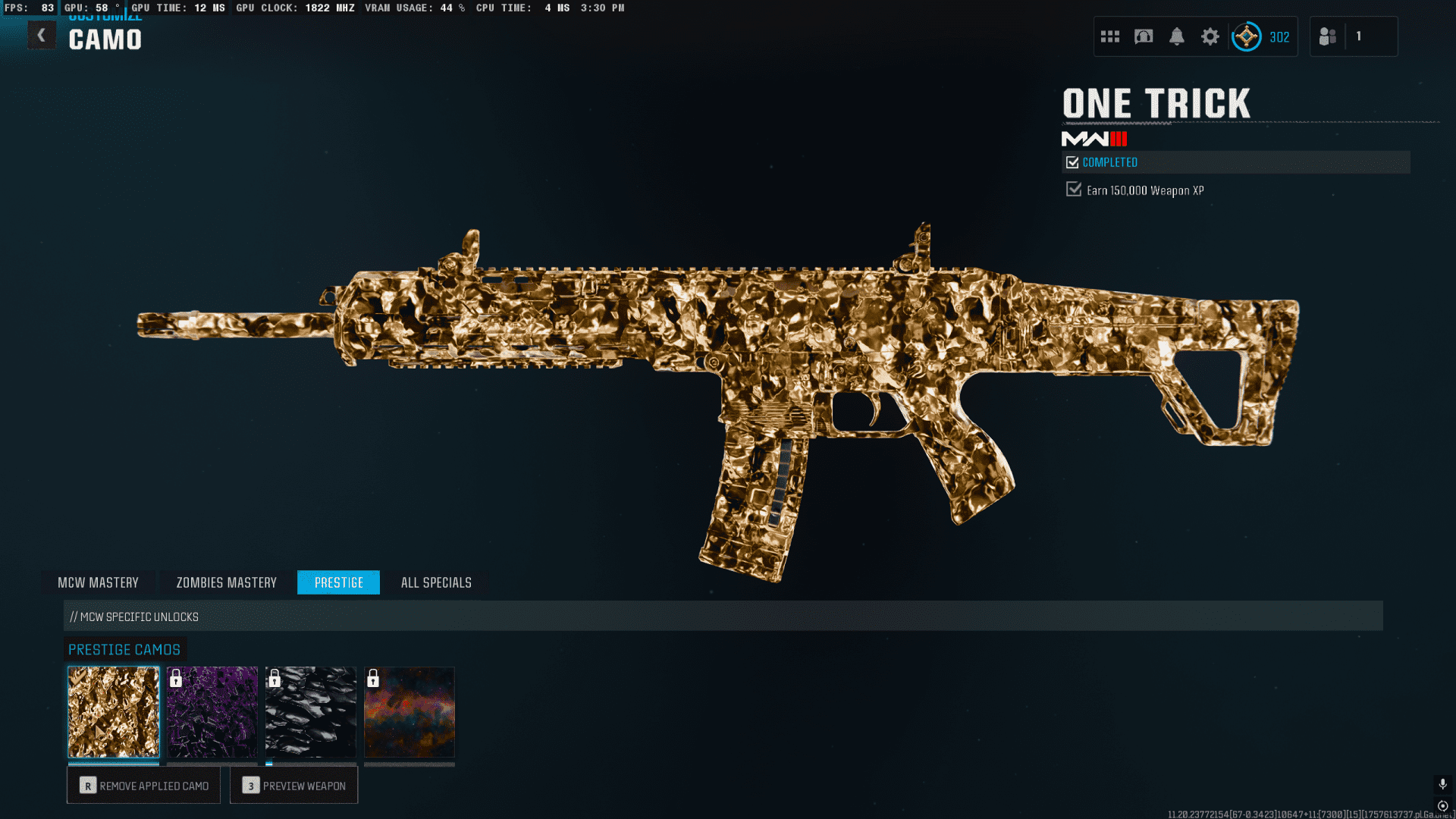The image size is (1456, 819).
Task: Choose the locked purple camo
Action: click(212, 712)
